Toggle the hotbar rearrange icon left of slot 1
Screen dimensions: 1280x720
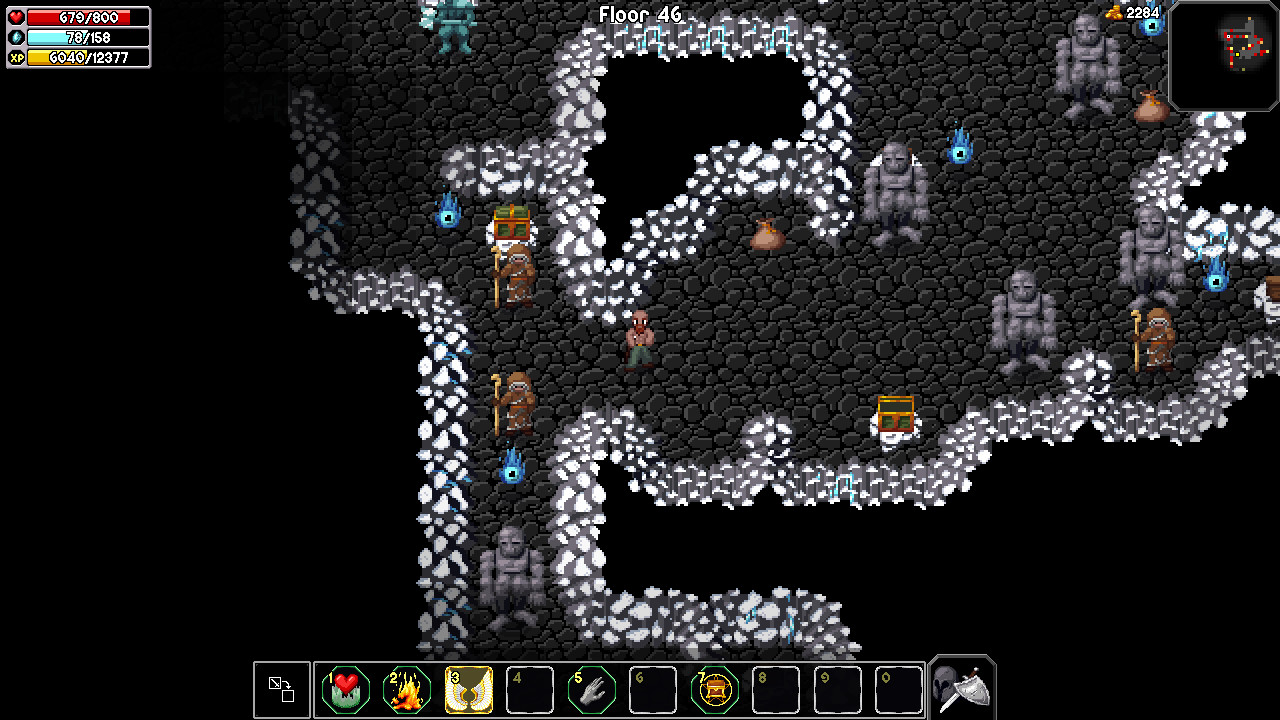click(x=281, y=688)
